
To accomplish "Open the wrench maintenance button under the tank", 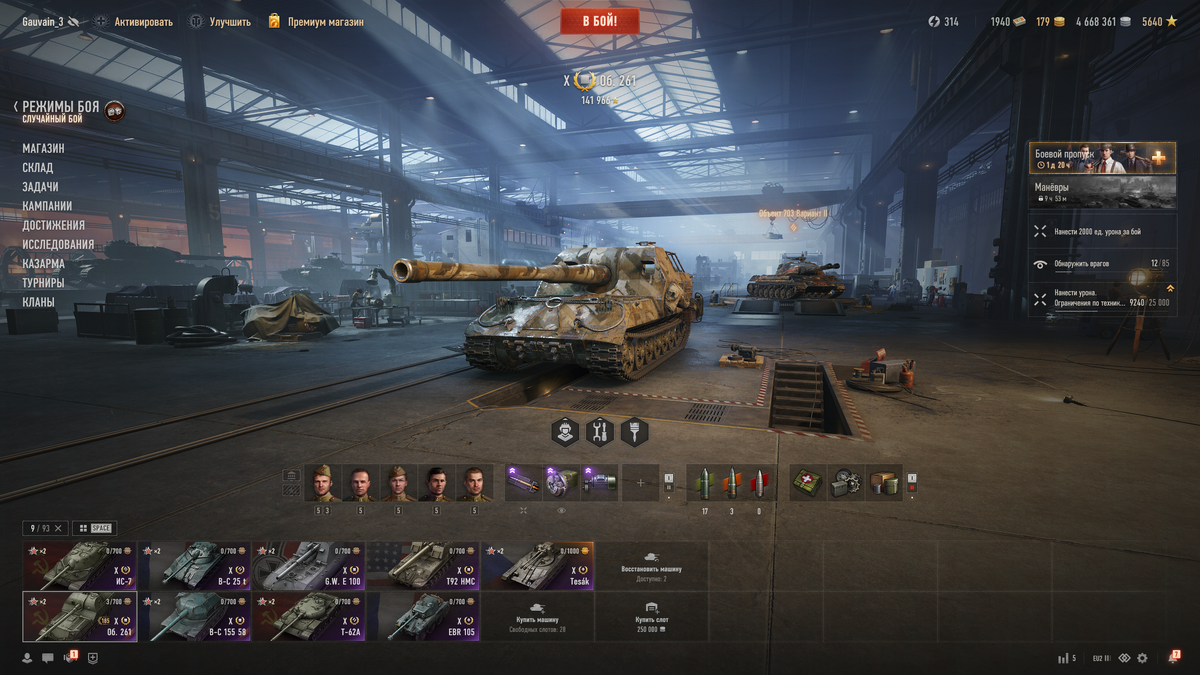I will [600, 432].
